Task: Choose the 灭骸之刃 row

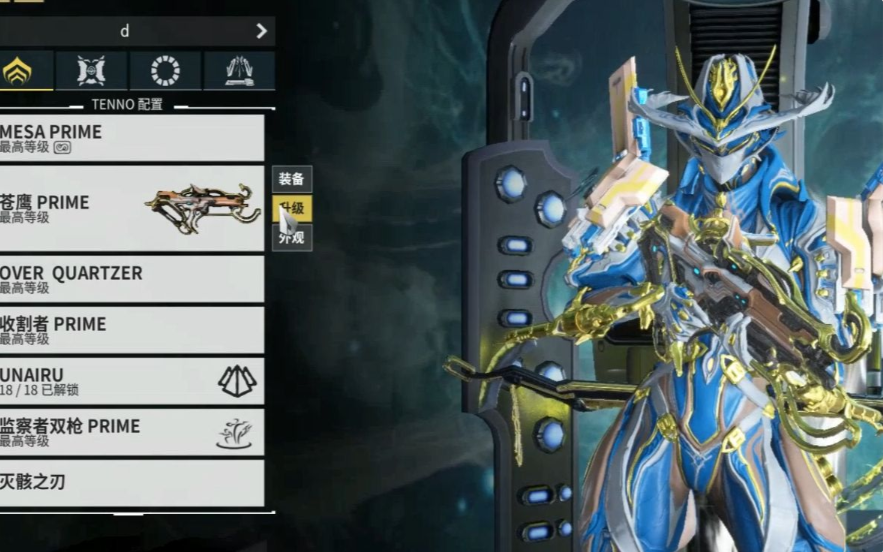Action: point(130,483)
